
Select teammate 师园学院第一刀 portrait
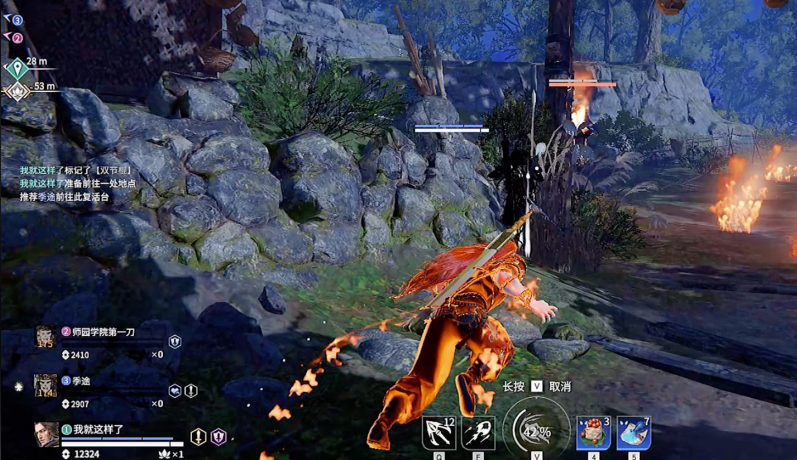click(45, 337)
